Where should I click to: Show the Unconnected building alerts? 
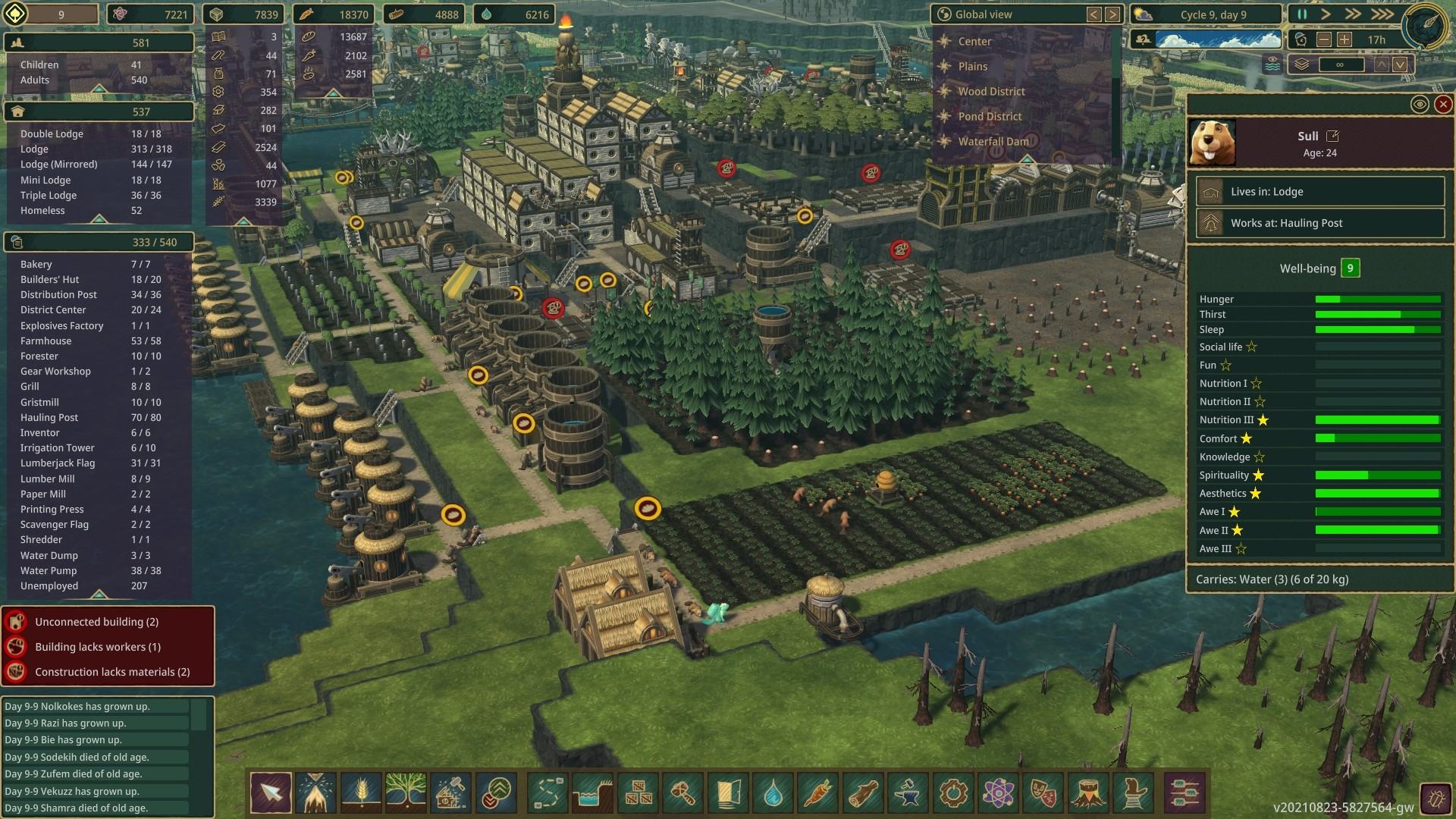click(97, 622)
